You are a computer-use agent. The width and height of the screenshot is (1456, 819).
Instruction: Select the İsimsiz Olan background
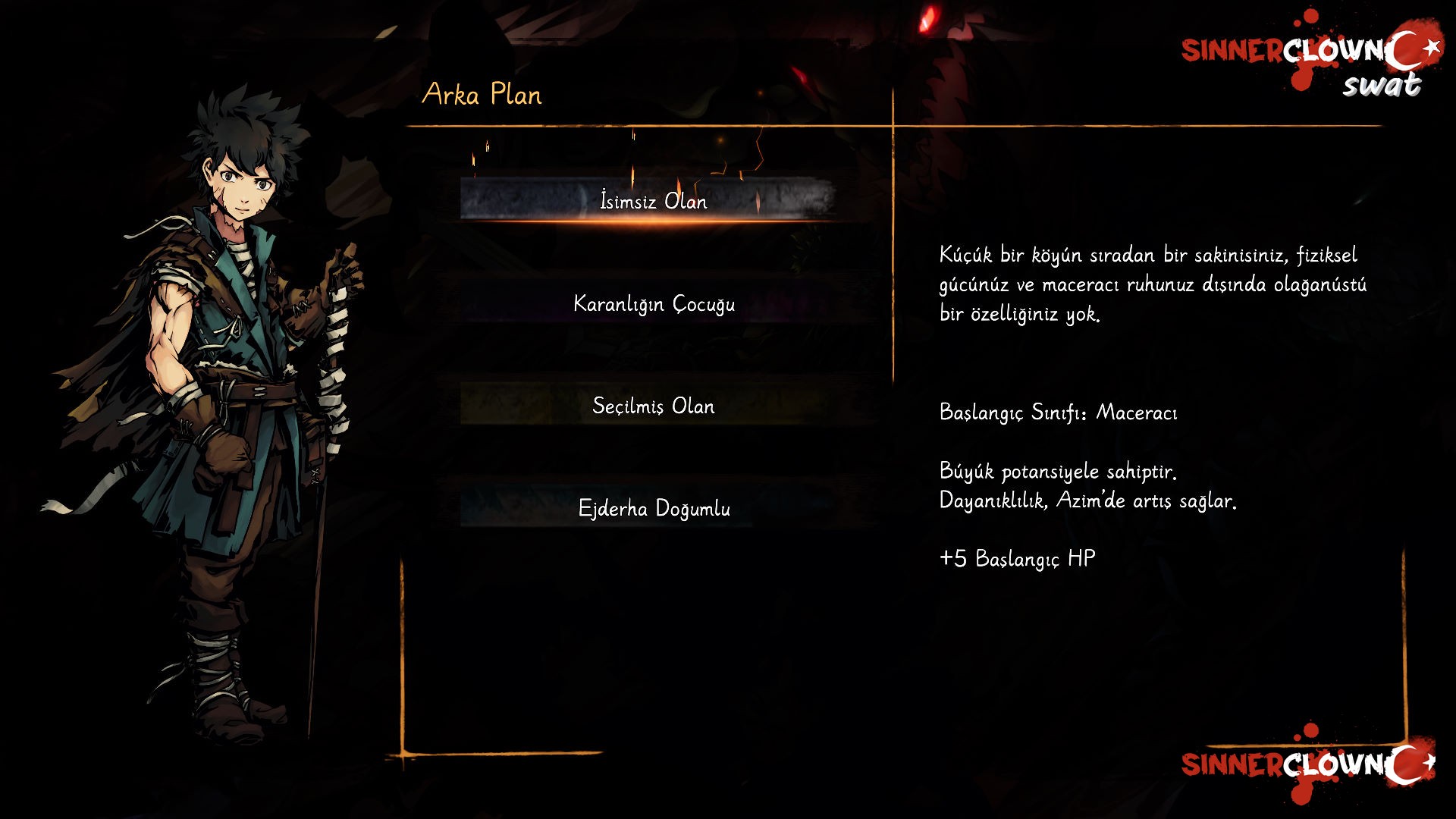pyautogui.click(x=653, y=201)
